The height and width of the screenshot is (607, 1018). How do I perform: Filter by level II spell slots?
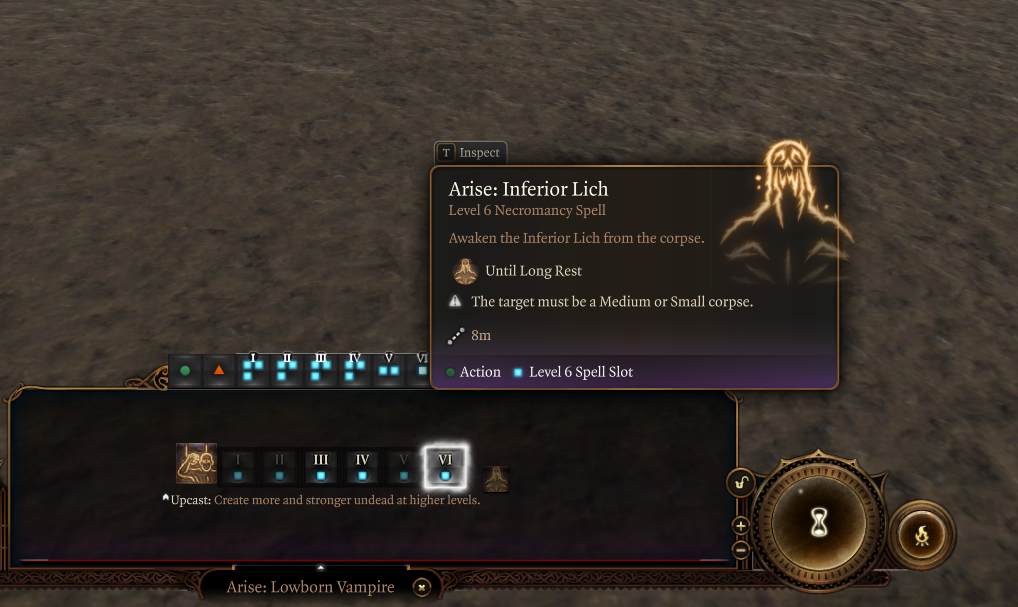[287, 369]
